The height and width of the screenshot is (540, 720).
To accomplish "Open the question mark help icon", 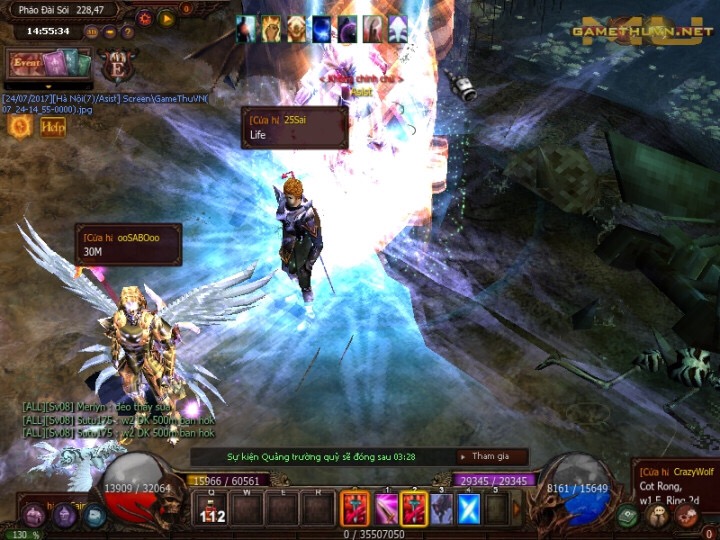I will 126,31.
